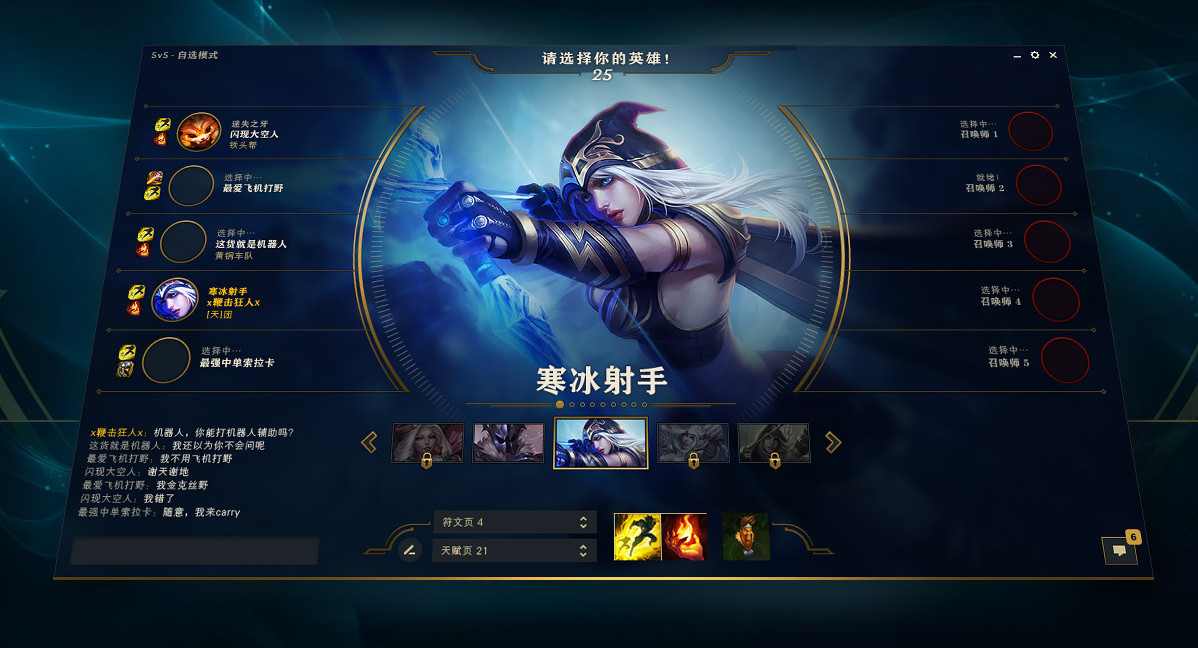
Task: Minimize the game client window
Action: (1018, 57)
